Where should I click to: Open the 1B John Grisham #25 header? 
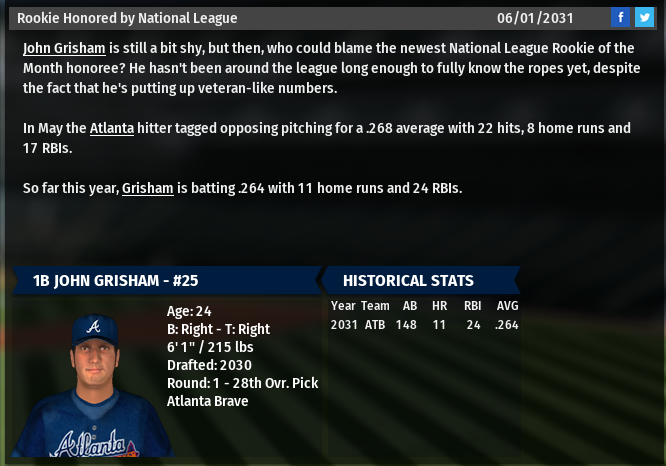pos(115,281)
